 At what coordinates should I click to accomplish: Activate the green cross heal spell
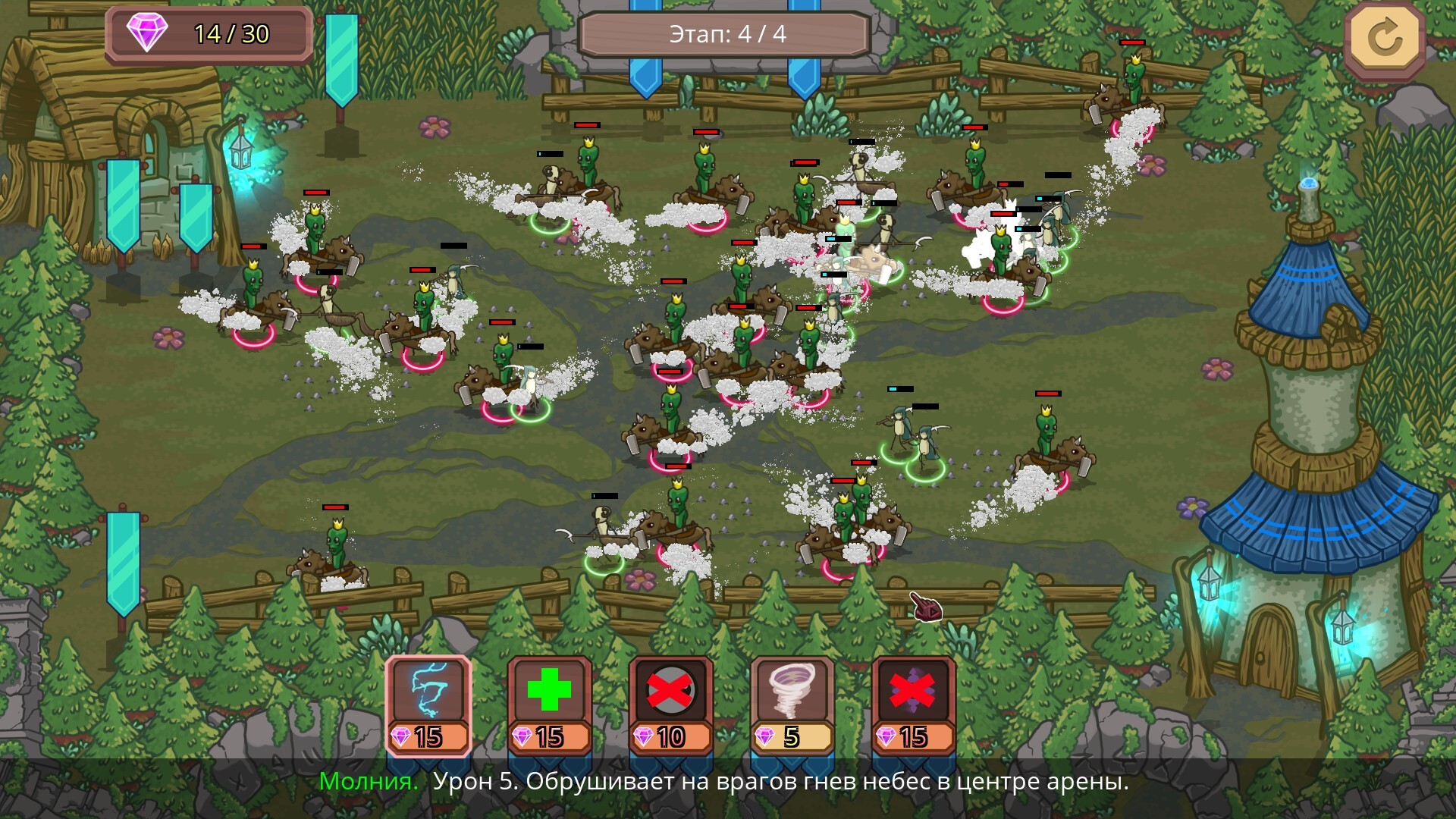click(550, 705)
